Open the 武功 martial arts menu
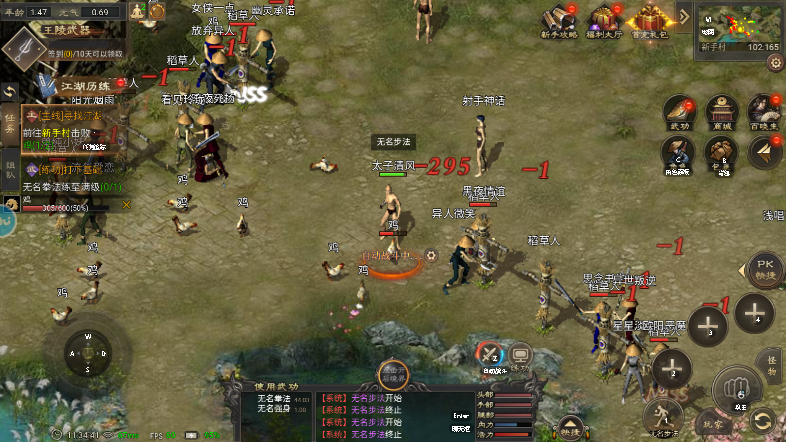Image resolution: width=786 pixels, height=442 pixels. click(679, 112)
